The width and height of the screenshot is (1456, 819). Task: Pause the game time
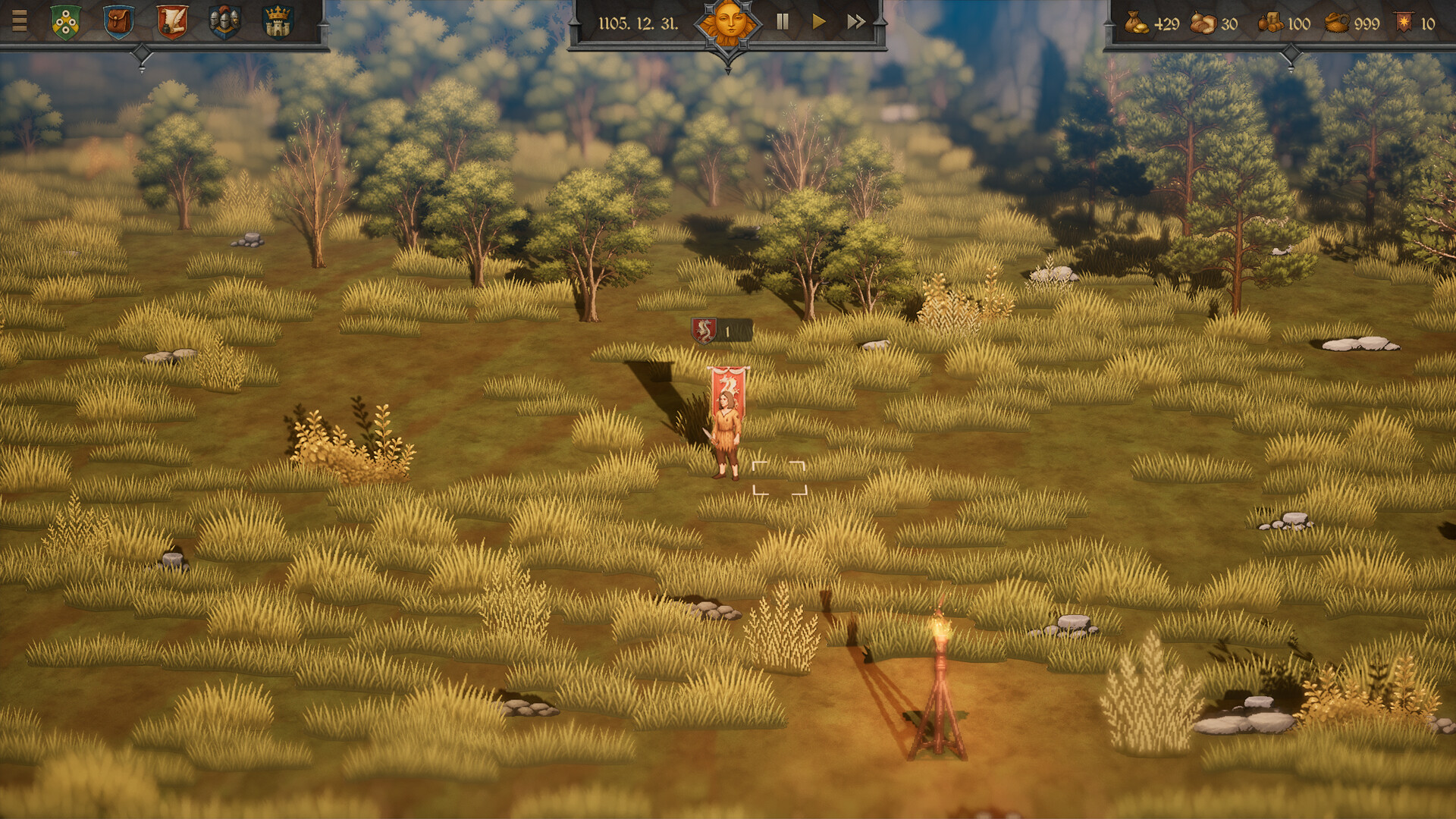[781, 22]
